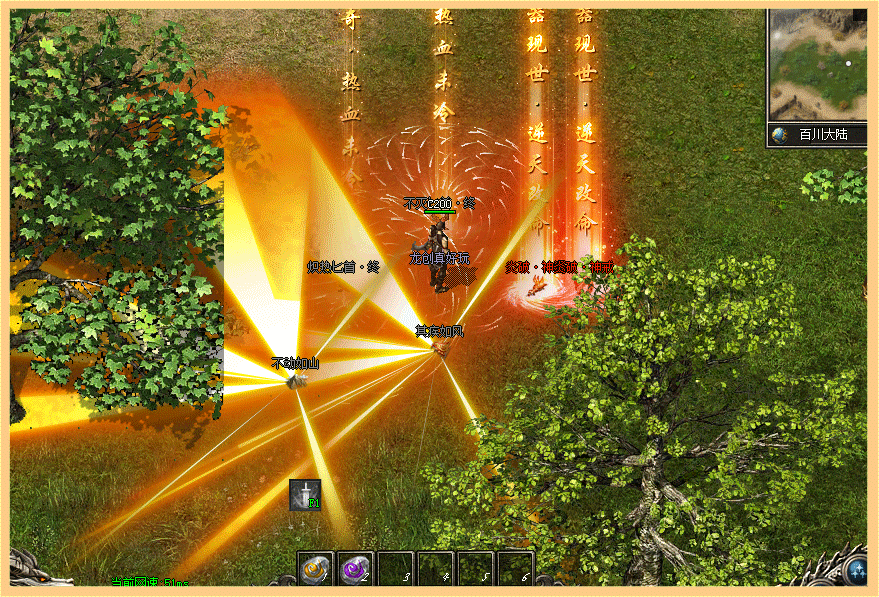Open the minimap in the corner

click(820, 66)
